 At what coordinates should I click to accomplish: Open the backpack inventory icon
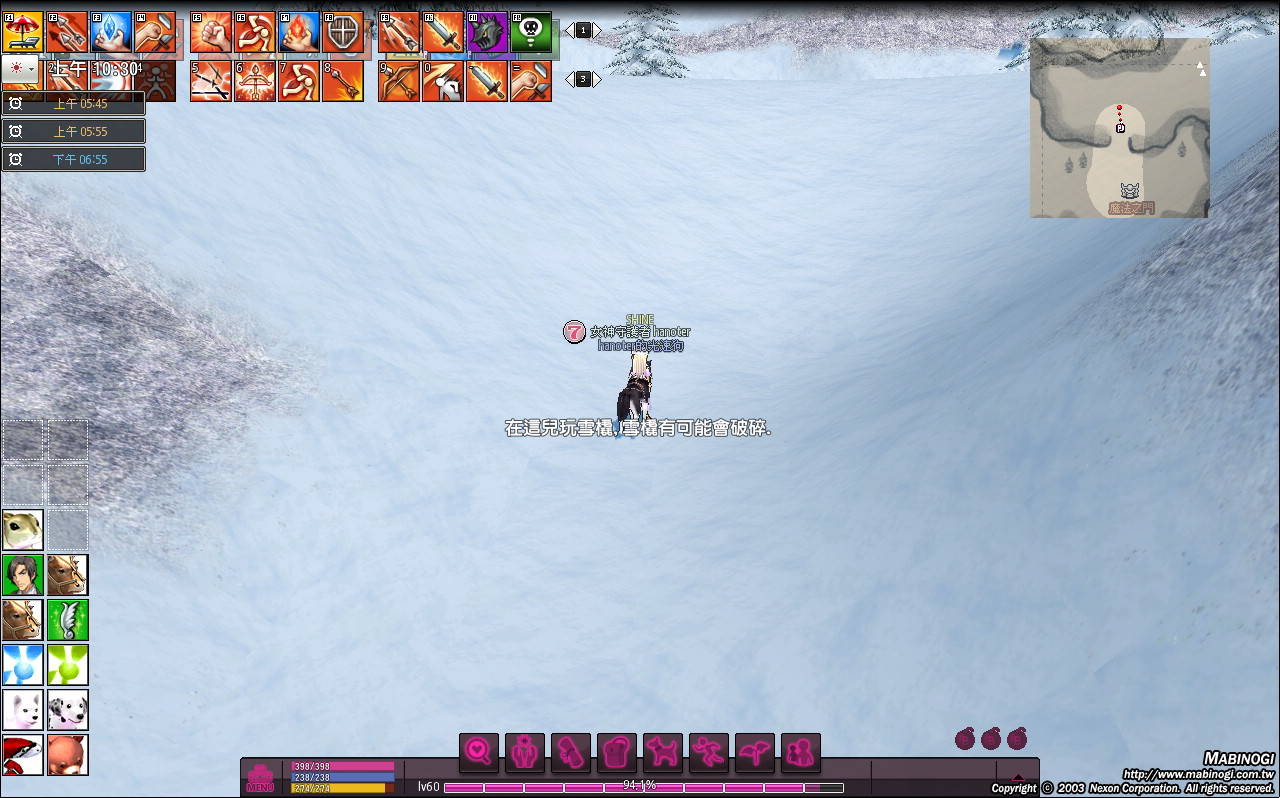pos(617,753)
